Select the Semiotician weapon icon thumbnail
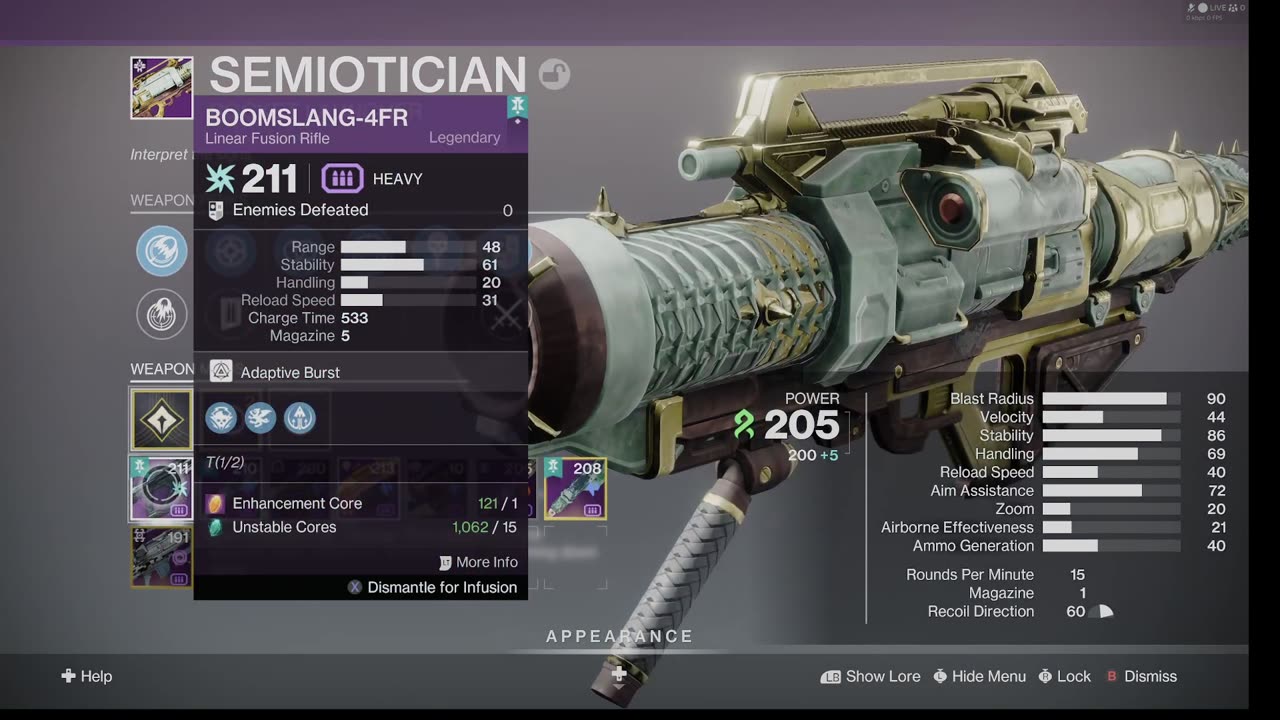 pyautogui.click(x=161, y=88)
